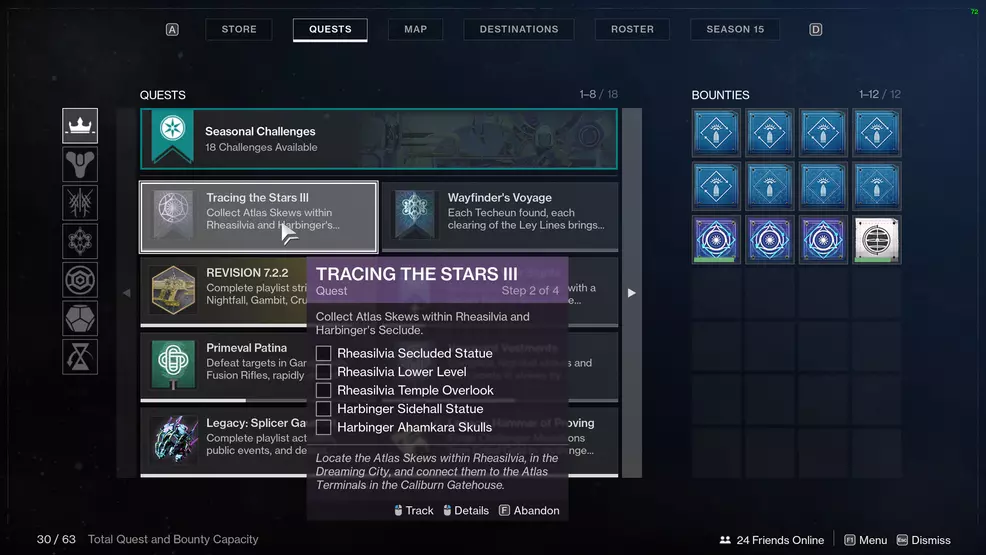Show the Season 15 tab
The image size is (986, 555).
(x=735, y=29)
